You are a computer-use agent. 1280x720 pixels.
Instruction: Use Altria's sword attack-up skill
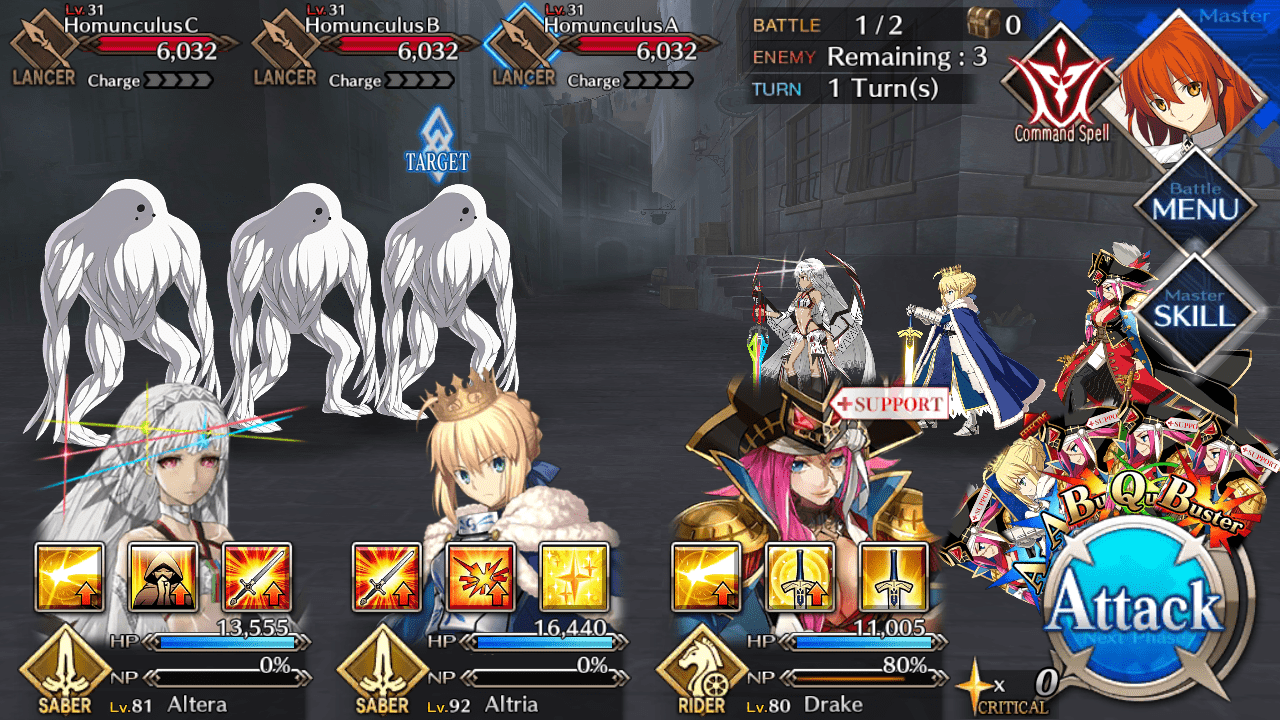point(387,577)
